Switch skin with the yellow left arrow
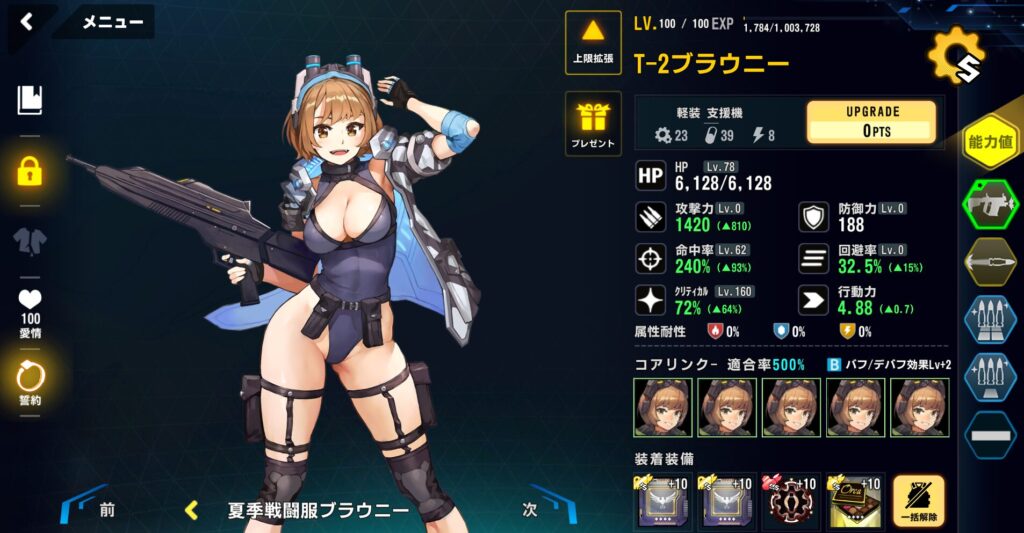Screen dimensions: 1024x533 (x=191, y=510)
